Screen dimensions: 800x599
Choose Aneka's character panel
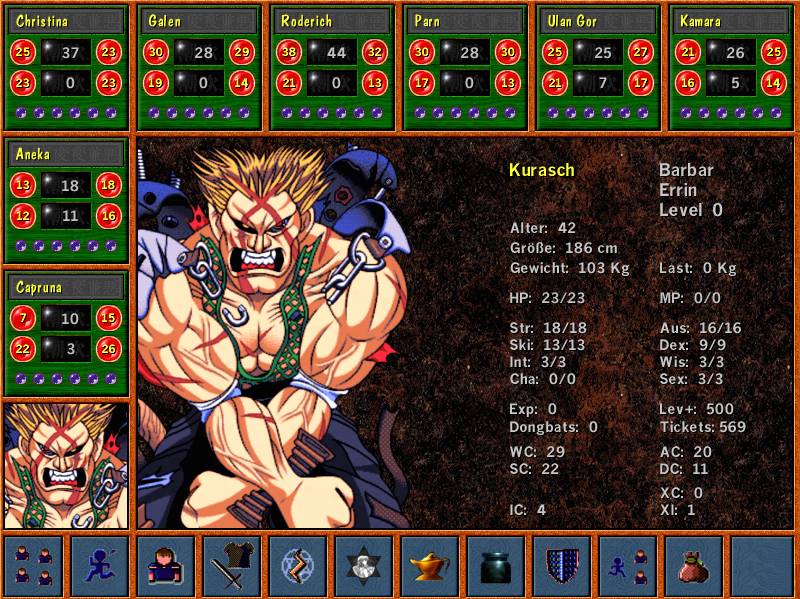point(67,200)
